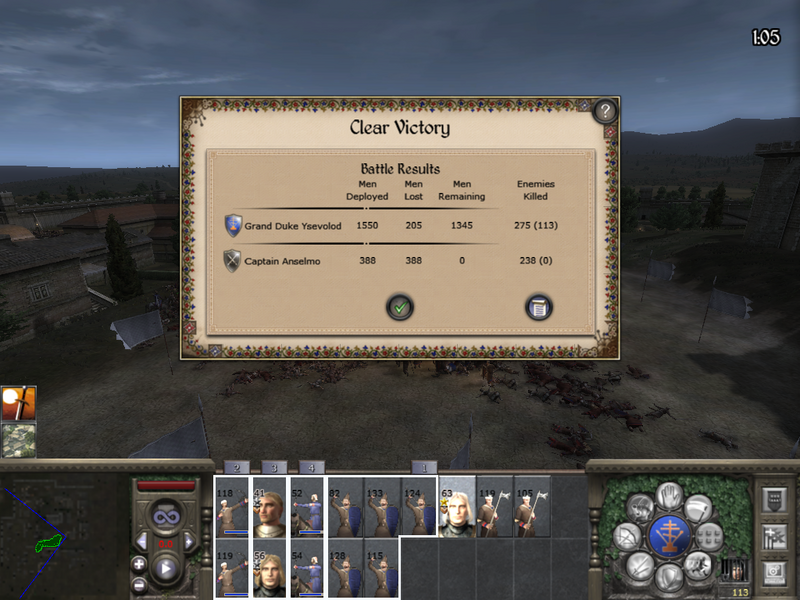Choose the captain unit card numbered 41

click(269, 506)
